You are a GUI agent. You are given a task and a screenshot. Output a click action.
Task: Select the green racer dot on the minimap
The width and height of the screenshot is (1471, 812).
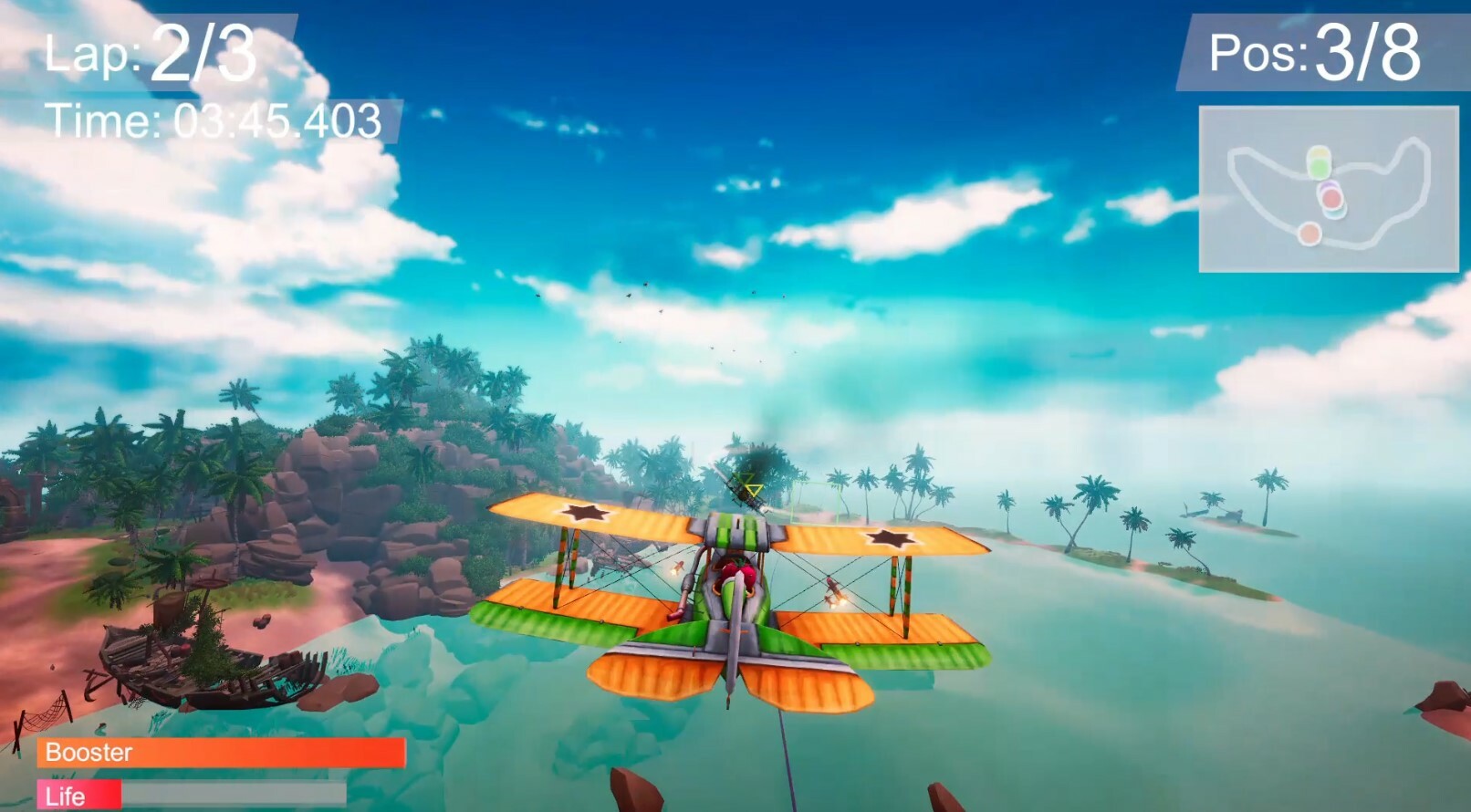pyautogui.click(x=1320, y=168)
